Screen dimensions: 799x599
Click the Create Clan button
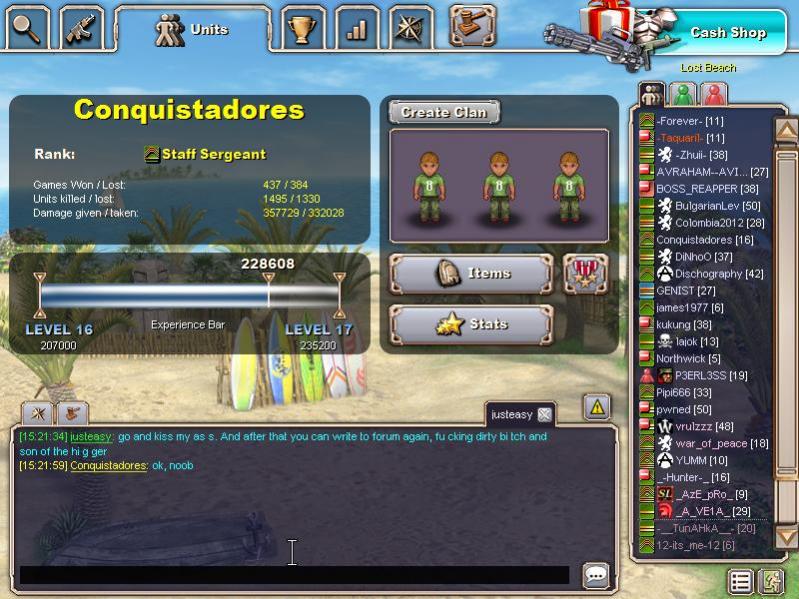coord(444,112)
